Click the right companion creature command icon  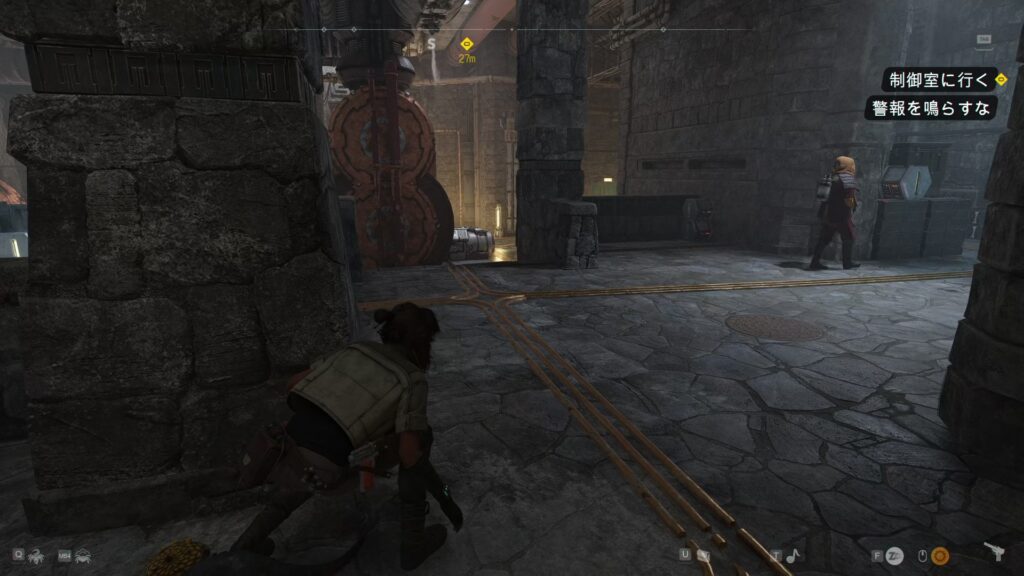point(81,554)
